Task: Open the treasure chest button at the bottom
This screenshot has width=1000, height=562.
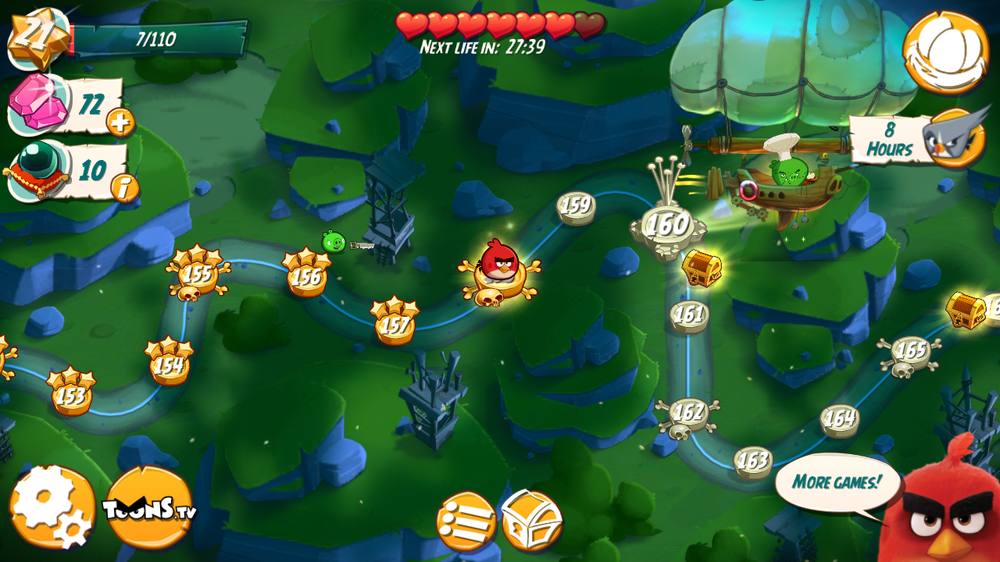Action: tap(531, 520)
